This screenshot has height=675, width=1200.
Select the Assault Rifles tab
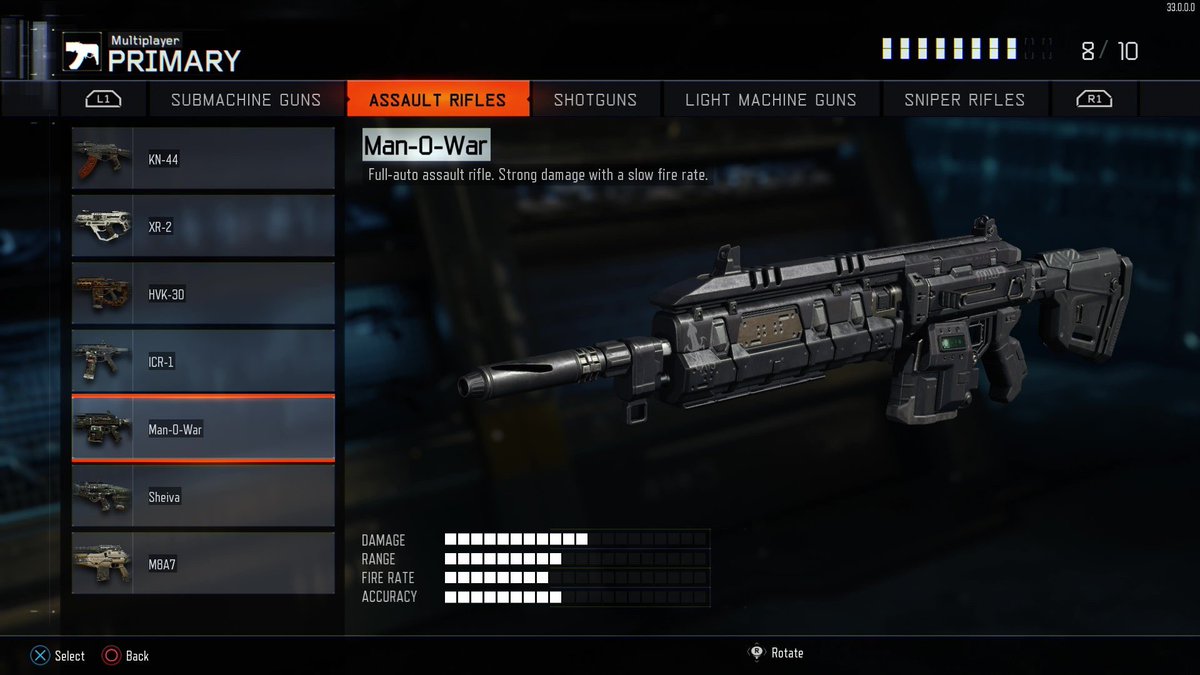(x=437, y=100)
